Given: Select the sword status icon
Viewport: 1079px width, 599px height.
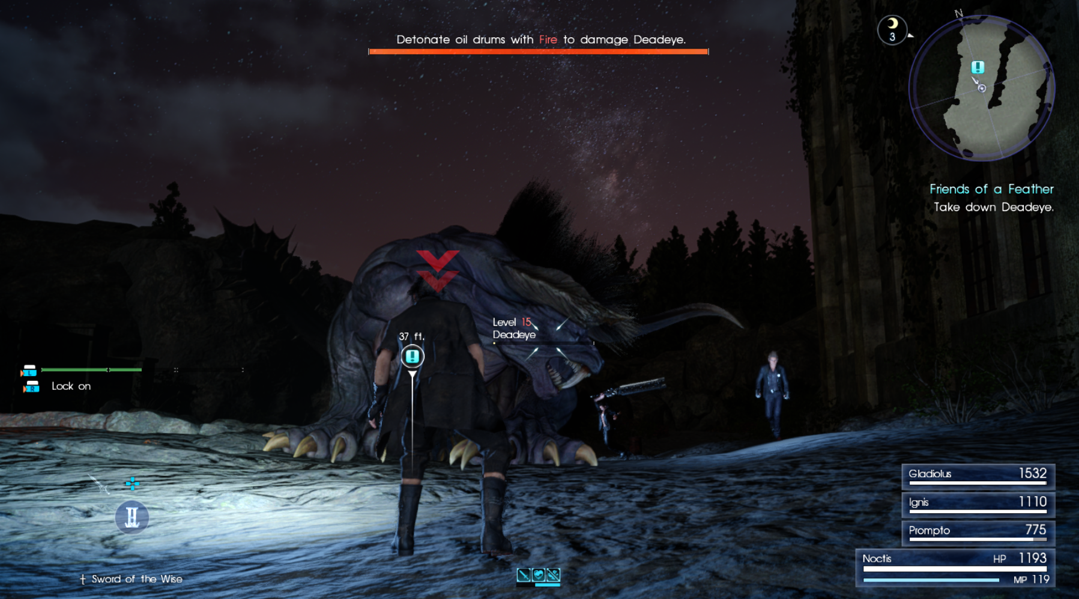Looking at the screenshot, I should (524, 575).
